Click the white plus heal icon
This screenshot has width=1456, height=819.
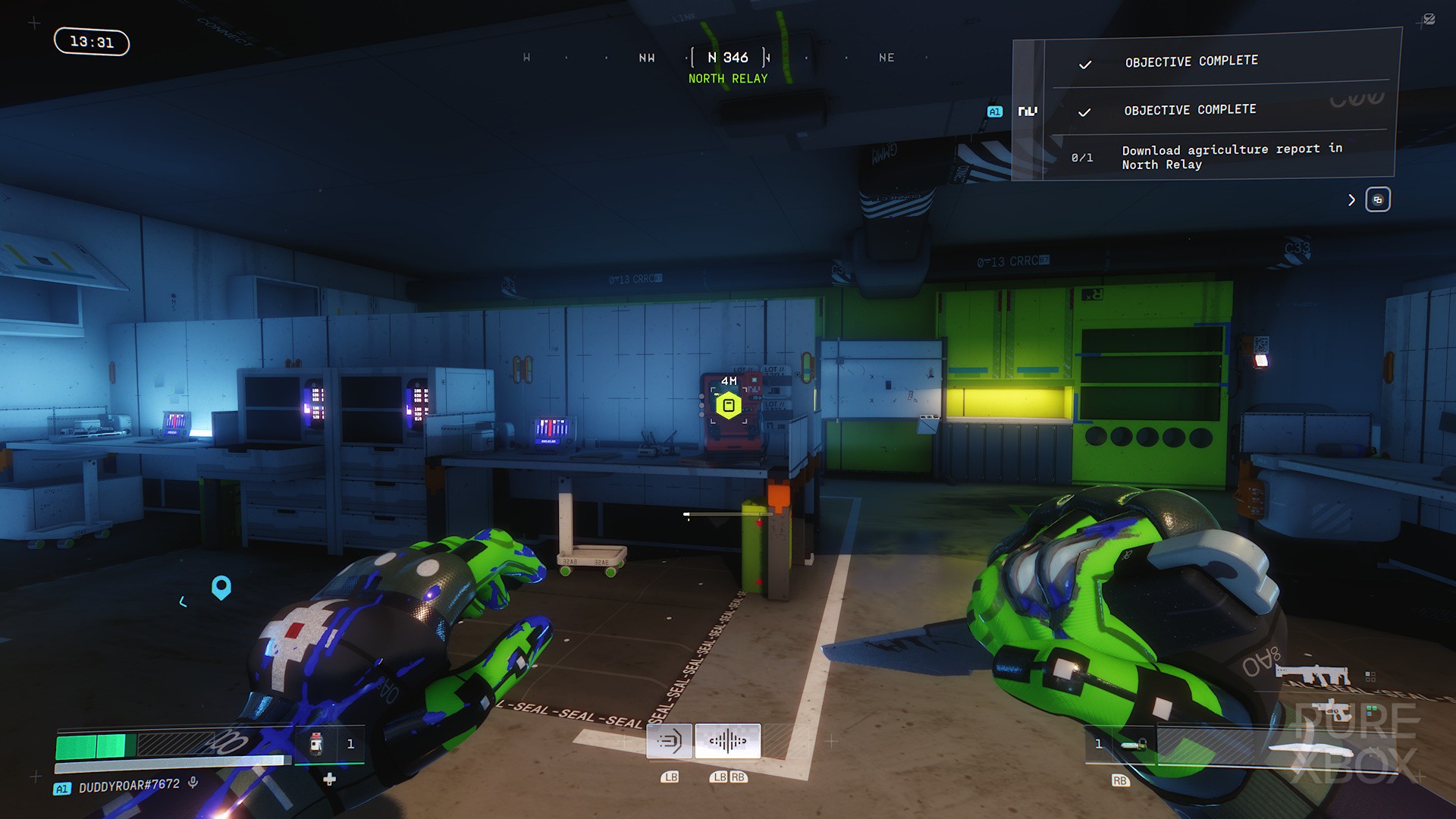[329, 779]
